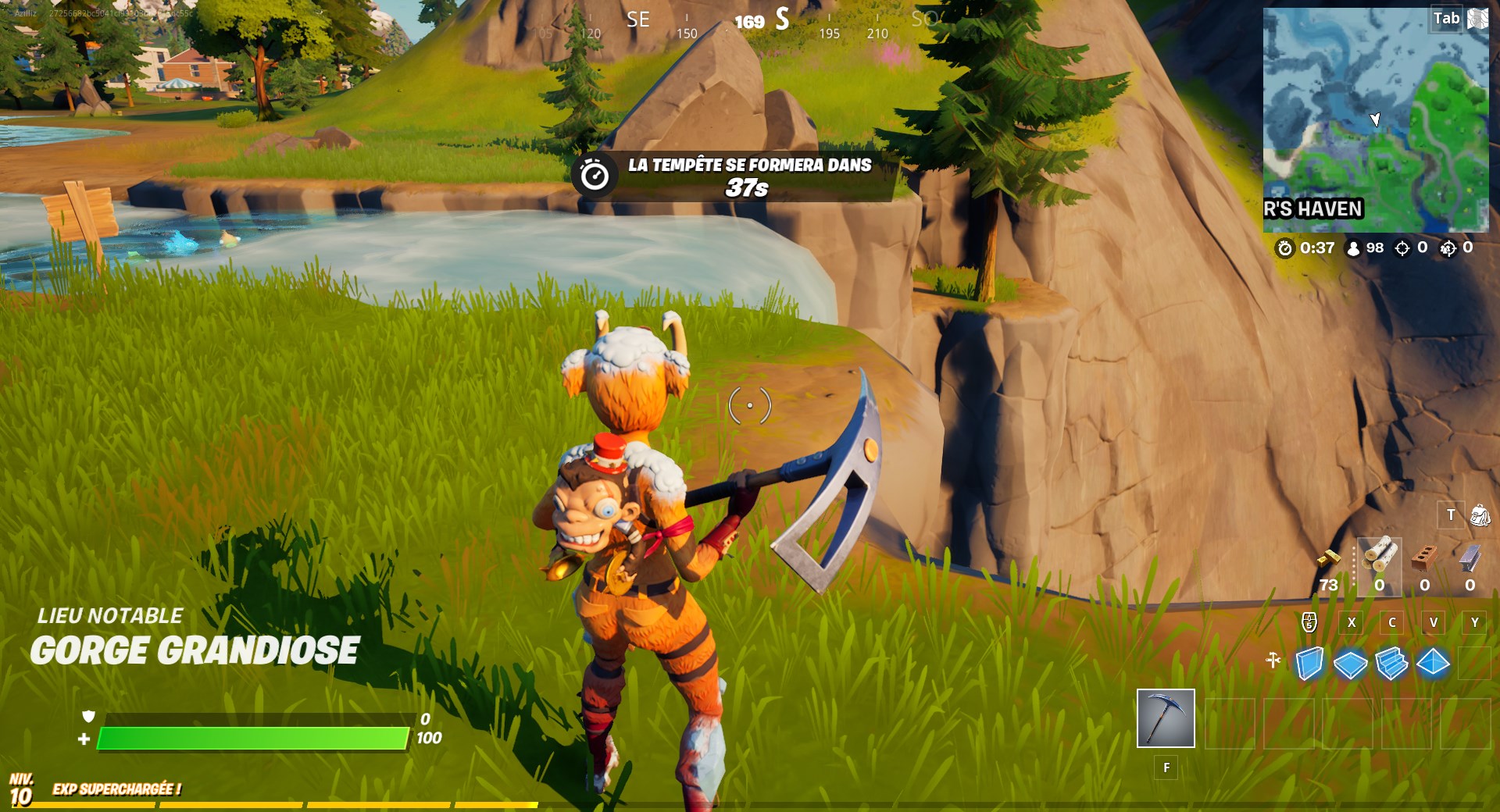Click the Y hotbar slot

pos(1474,622)
